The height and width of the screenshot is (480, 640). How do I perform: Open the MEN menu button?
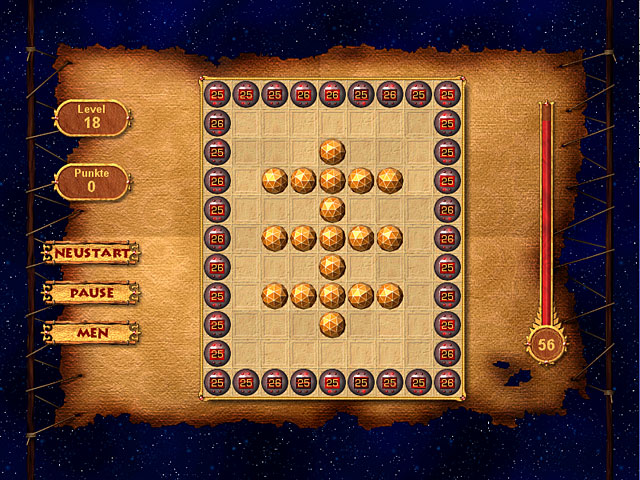91,332
